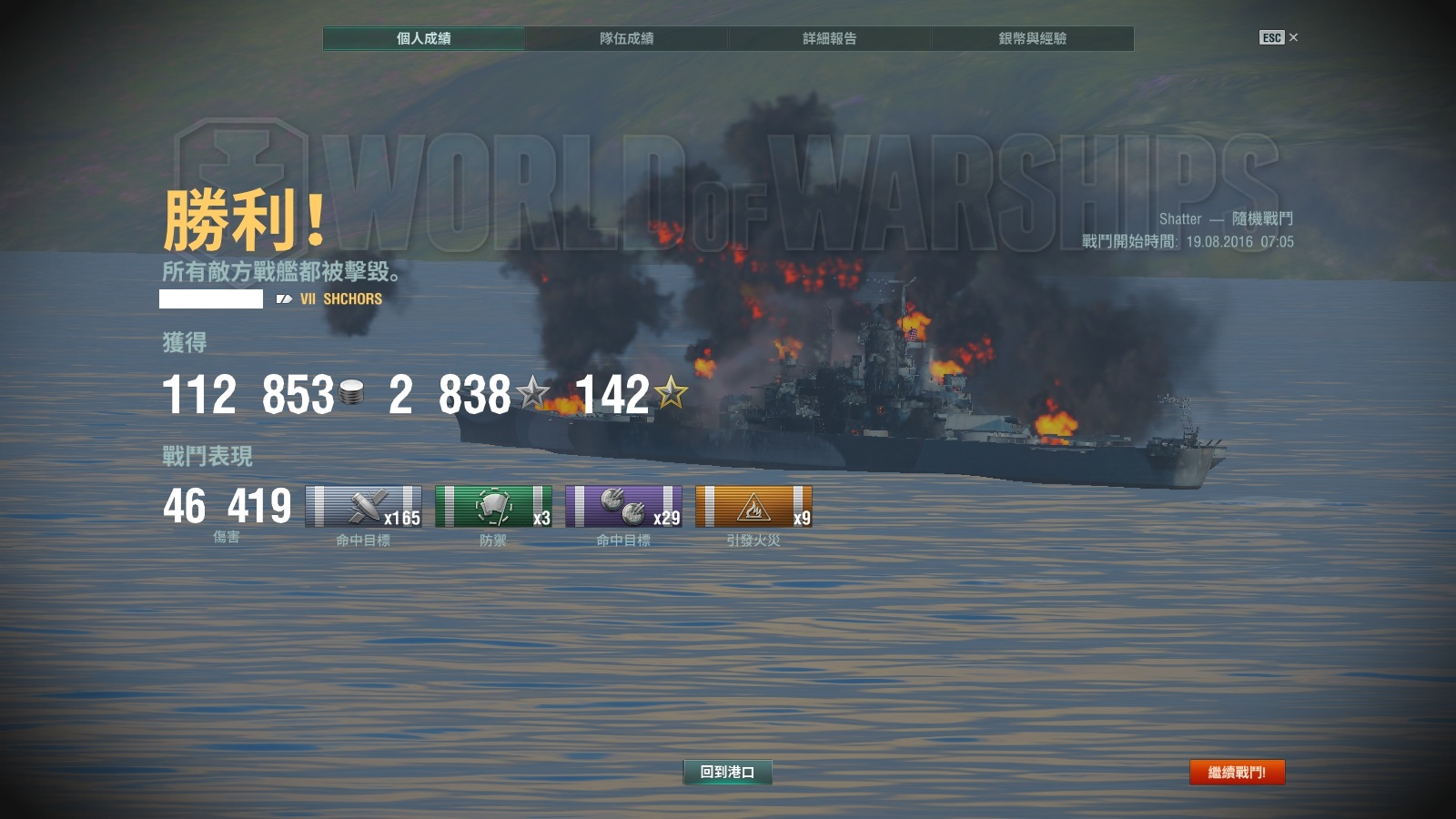Screen dimensions: 1456x819
Task: Continue with the red 繼續戰鬥 button
Action: tap(1237, 772)
